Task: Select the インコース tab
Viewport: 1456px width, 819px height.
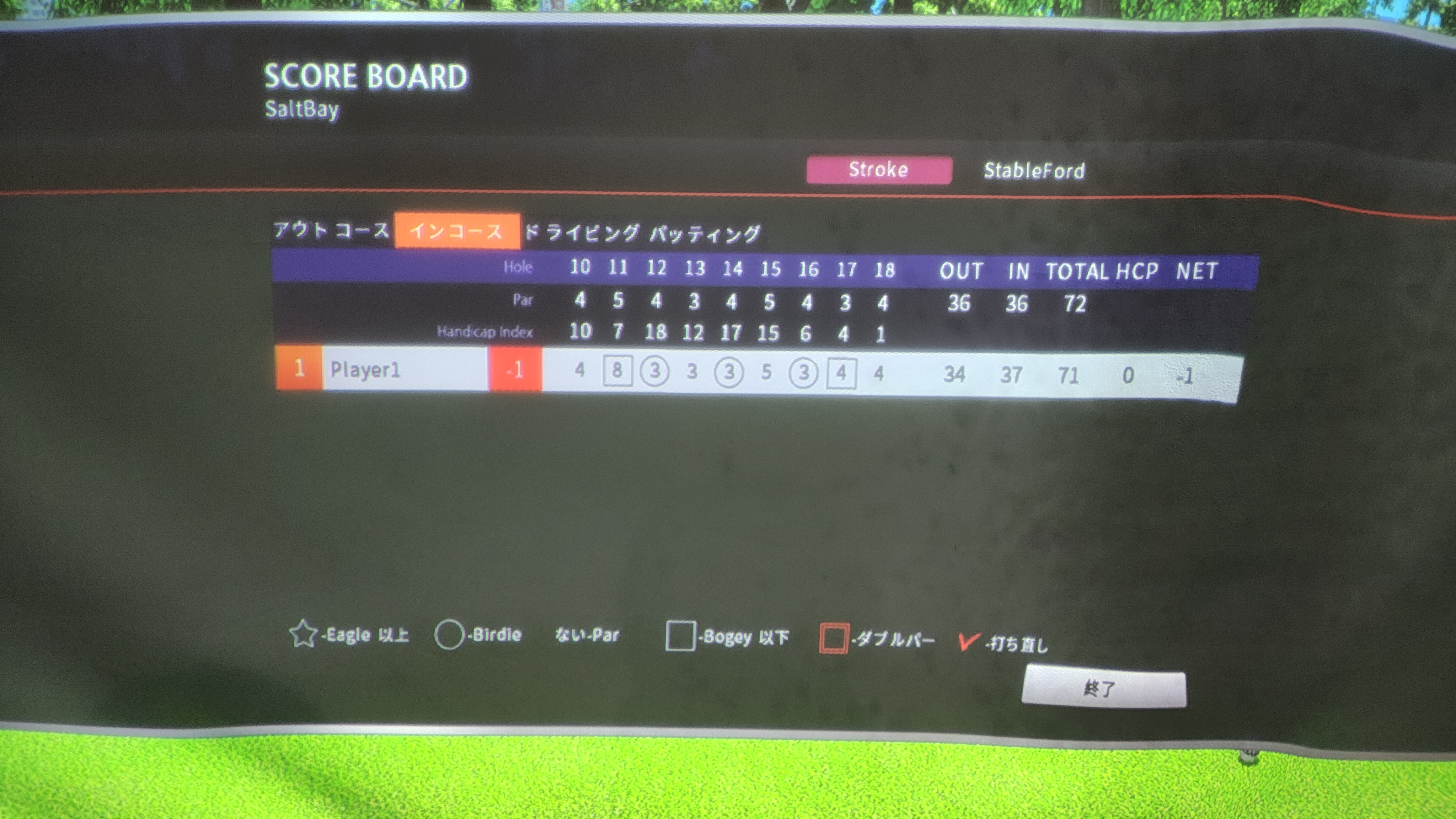Action: tap(457, 231)
